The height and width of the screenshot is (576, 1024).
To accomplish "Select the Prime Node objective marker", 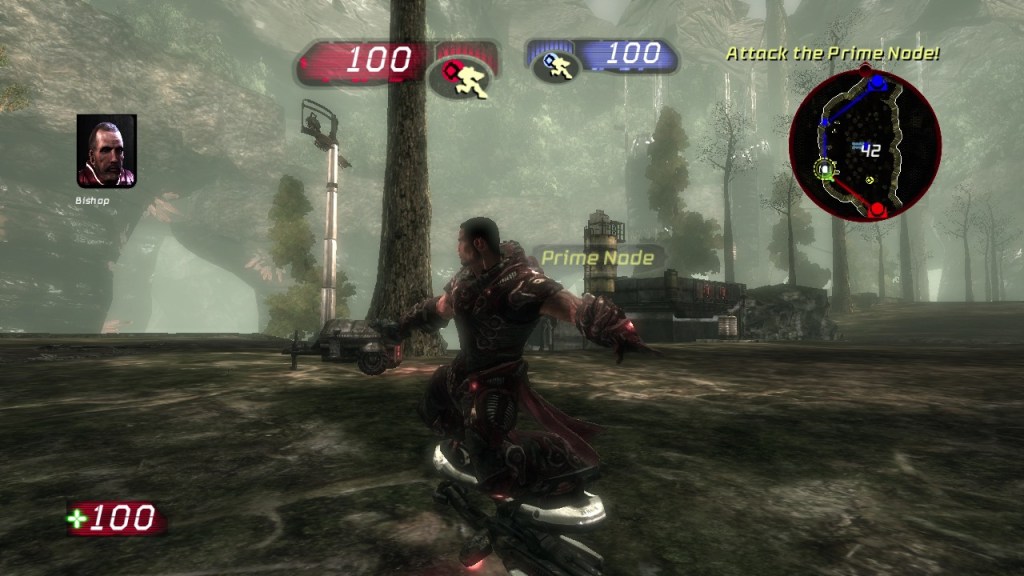I will [x=598, y=258].
